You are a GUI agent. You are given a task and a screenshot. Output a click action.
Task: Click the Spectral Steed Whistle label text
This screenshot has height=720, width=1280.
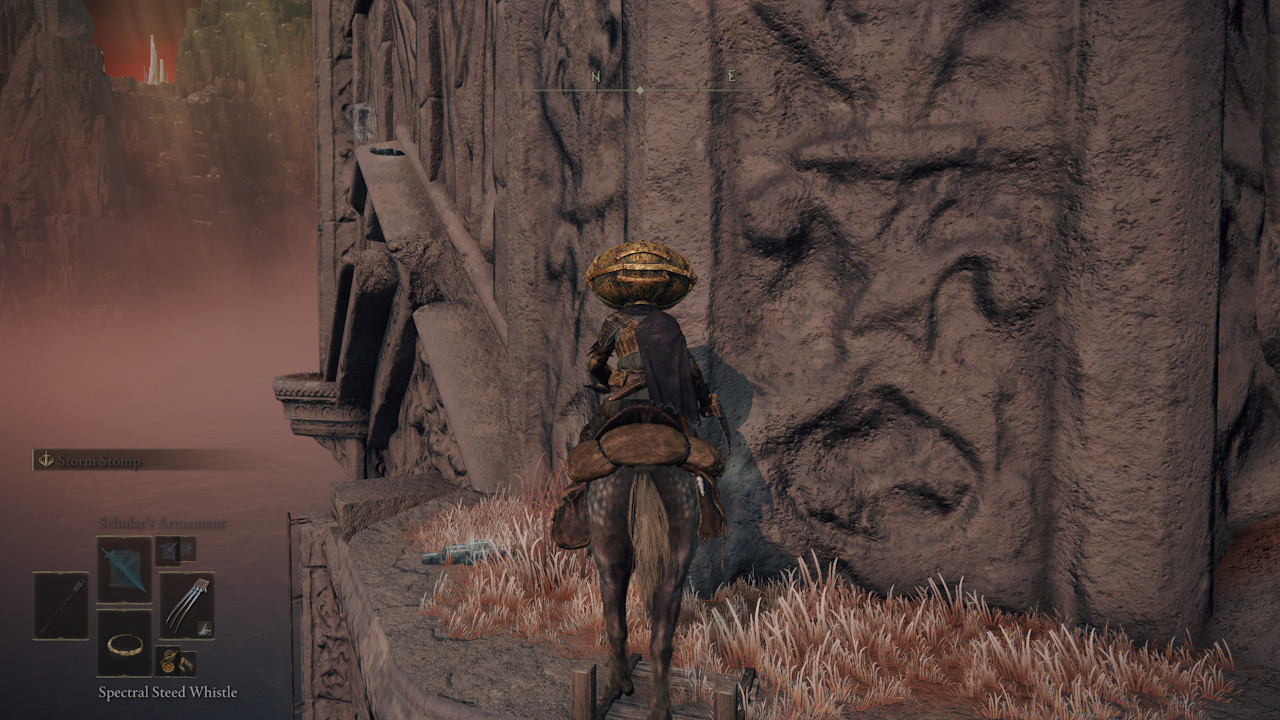167,691
